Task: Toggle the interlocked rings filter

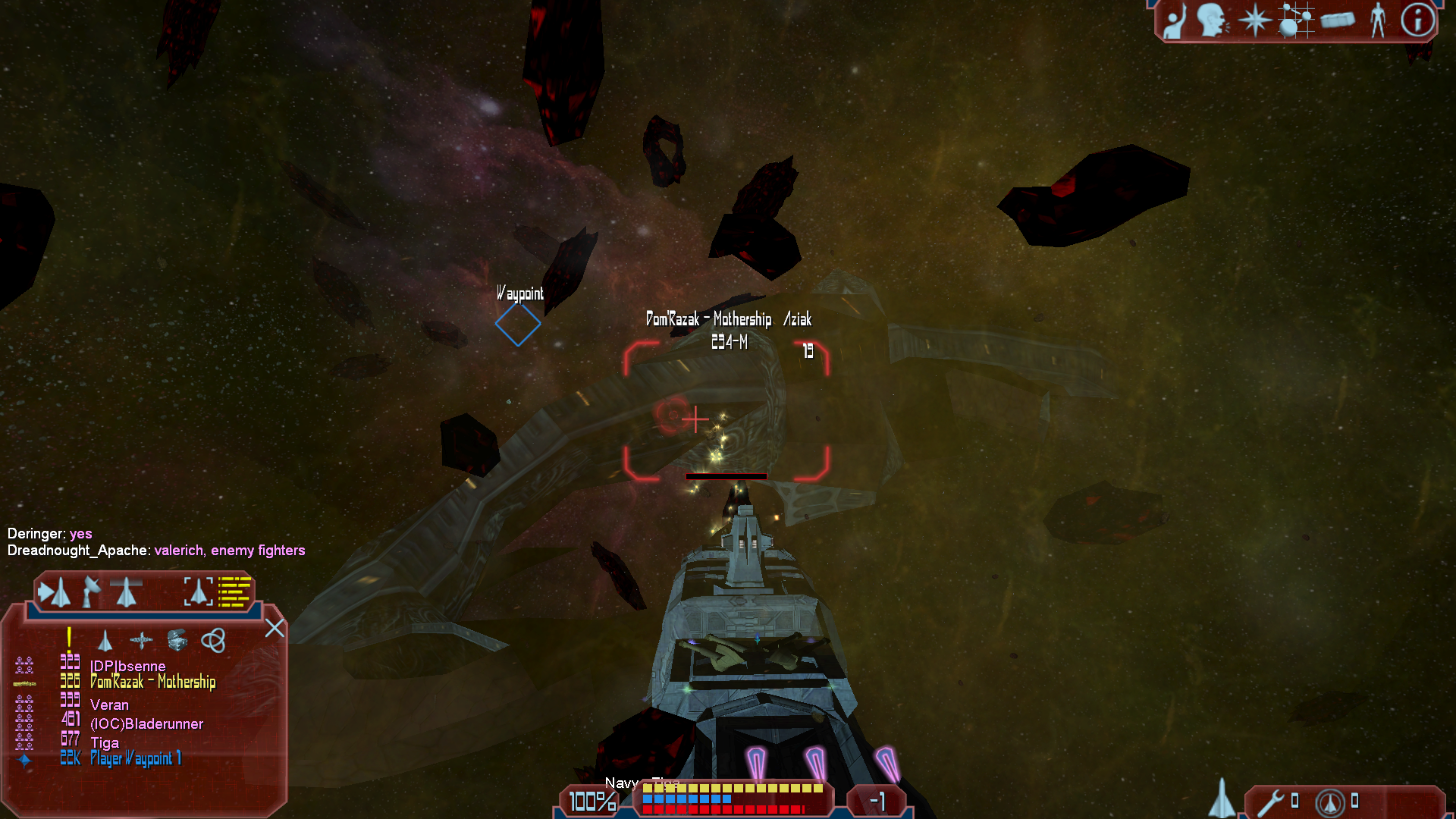Action: [x=213, y=641]
